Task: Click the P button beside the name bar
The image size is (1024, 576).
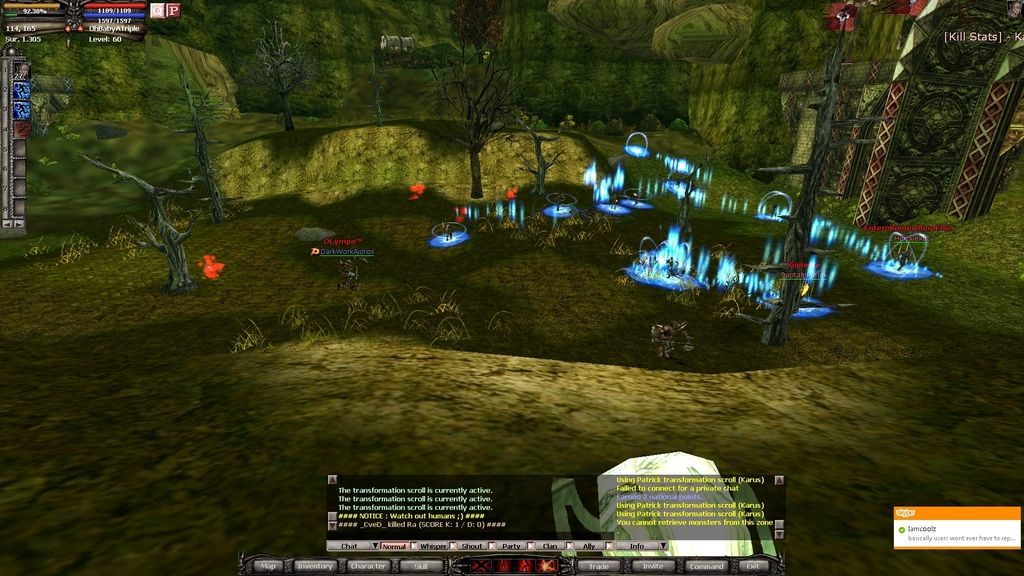Action: click(173, 10)
